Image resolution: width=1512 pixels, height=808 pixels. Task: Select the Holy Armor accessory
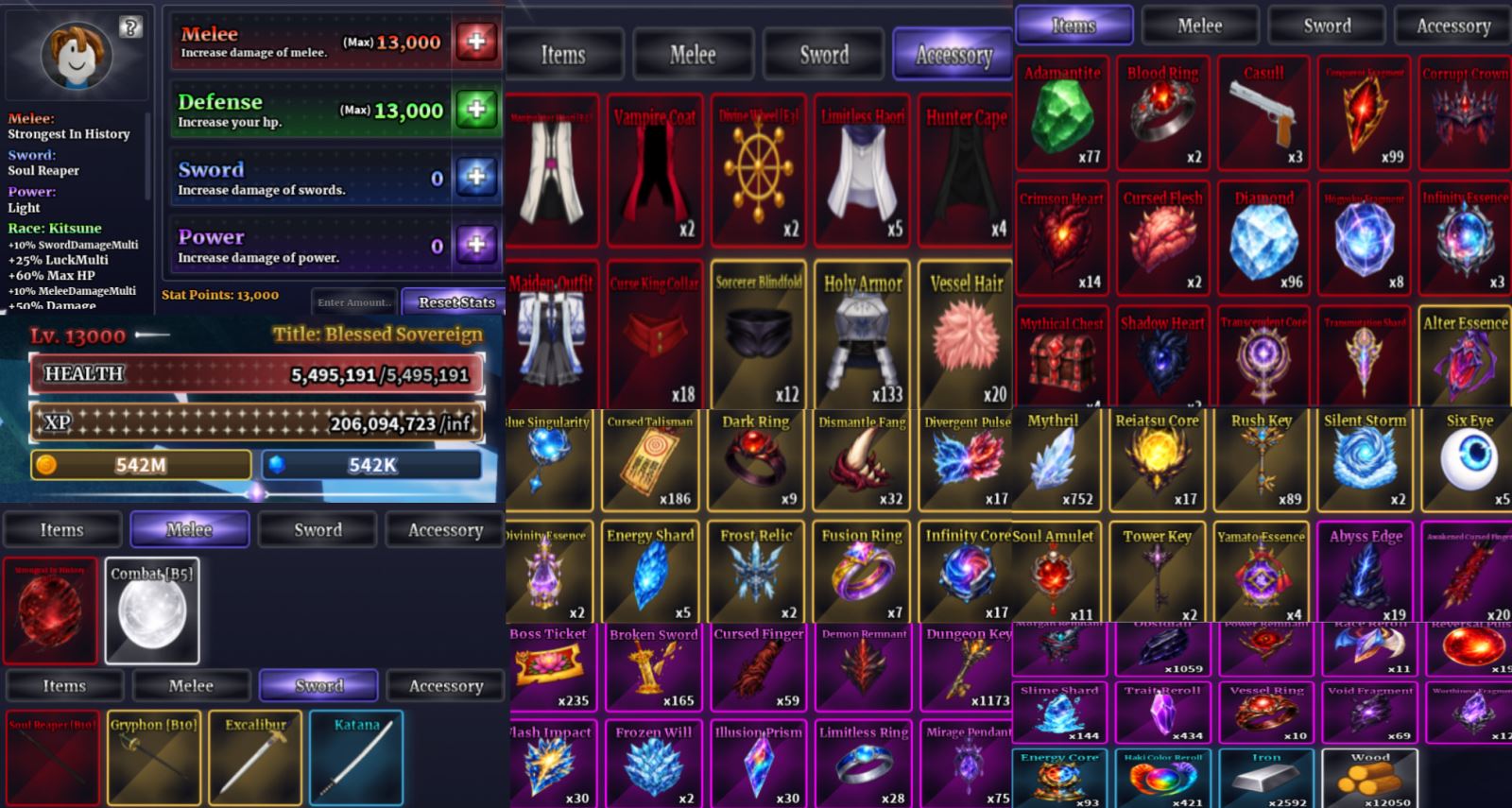[x=862, y=335]
